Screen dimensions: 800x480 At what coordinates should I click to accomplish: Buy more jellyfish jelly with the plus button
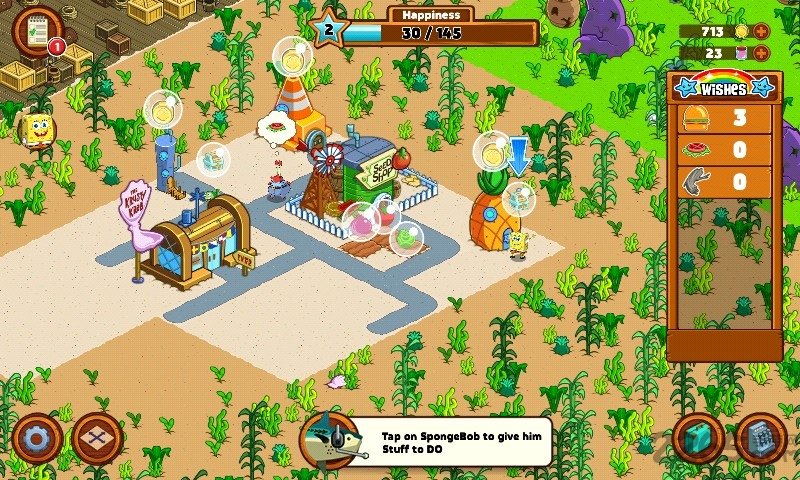(x=762, y=53)
